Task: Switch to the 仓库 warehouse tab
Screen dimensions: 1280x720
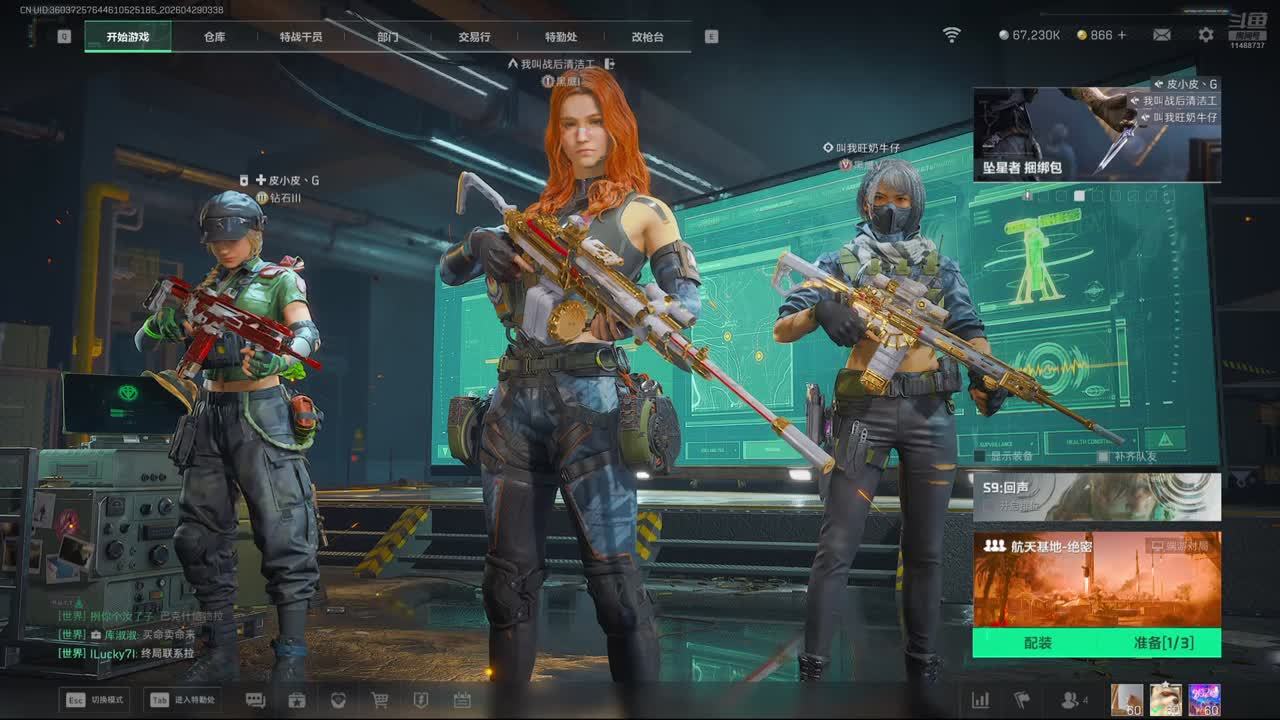Action: 214,37
